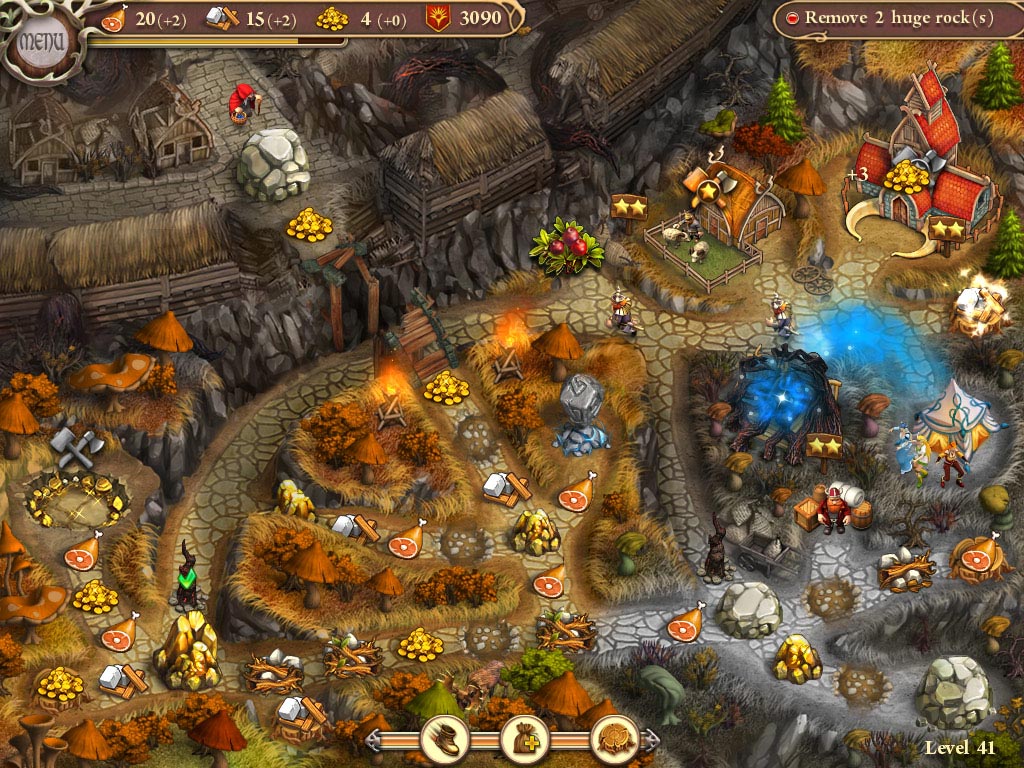Open the round Menu button
This screenshot has width=1024, height=768.
(x=41, y=43)
